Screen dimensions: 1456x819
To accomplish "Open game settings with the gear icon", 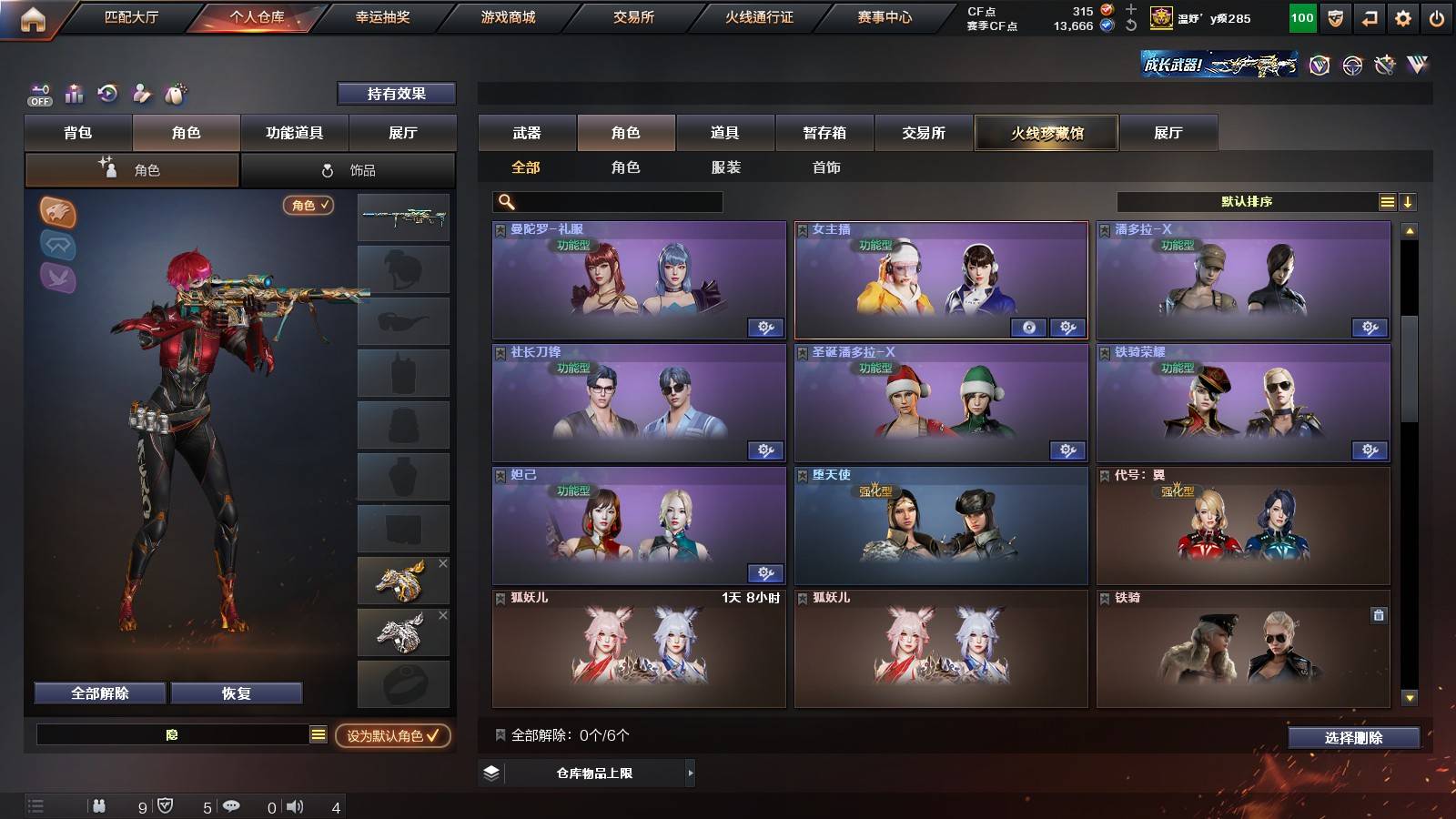I will [x=1402, y=16].
